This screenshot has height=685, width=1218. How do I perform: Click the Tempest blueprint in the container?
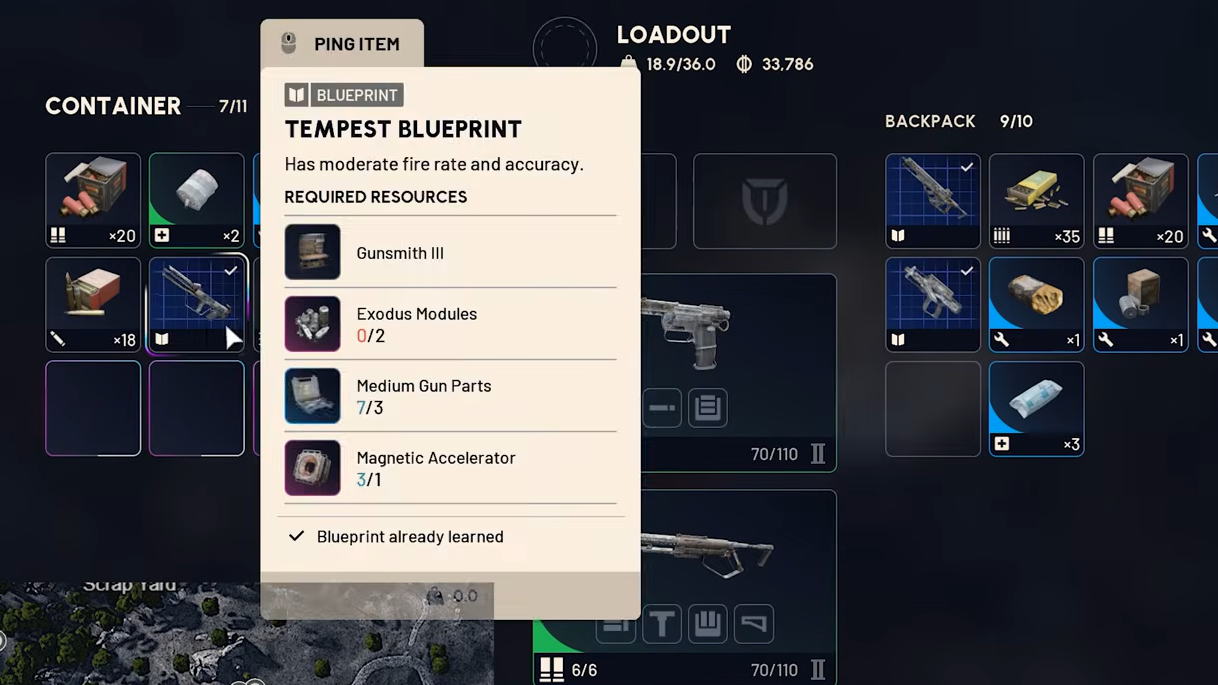(x=196, y=304)
